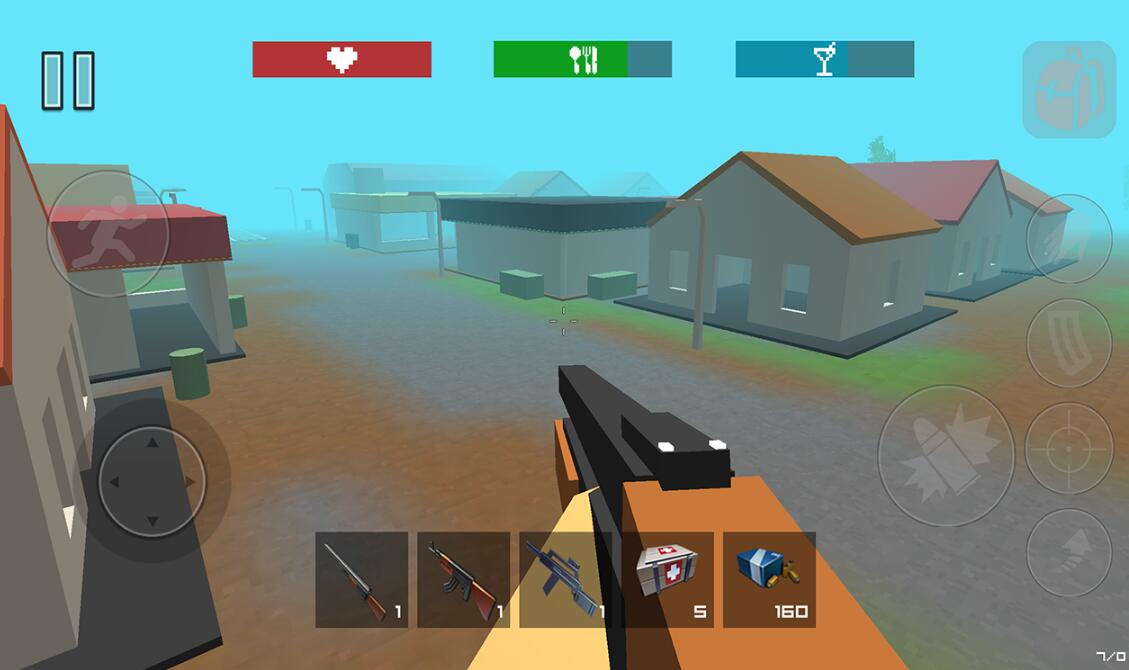Jump with the up-arrow button
Image resolution: width=1129 pixels, height=670 pixels.
click(x=1068, y=553)
